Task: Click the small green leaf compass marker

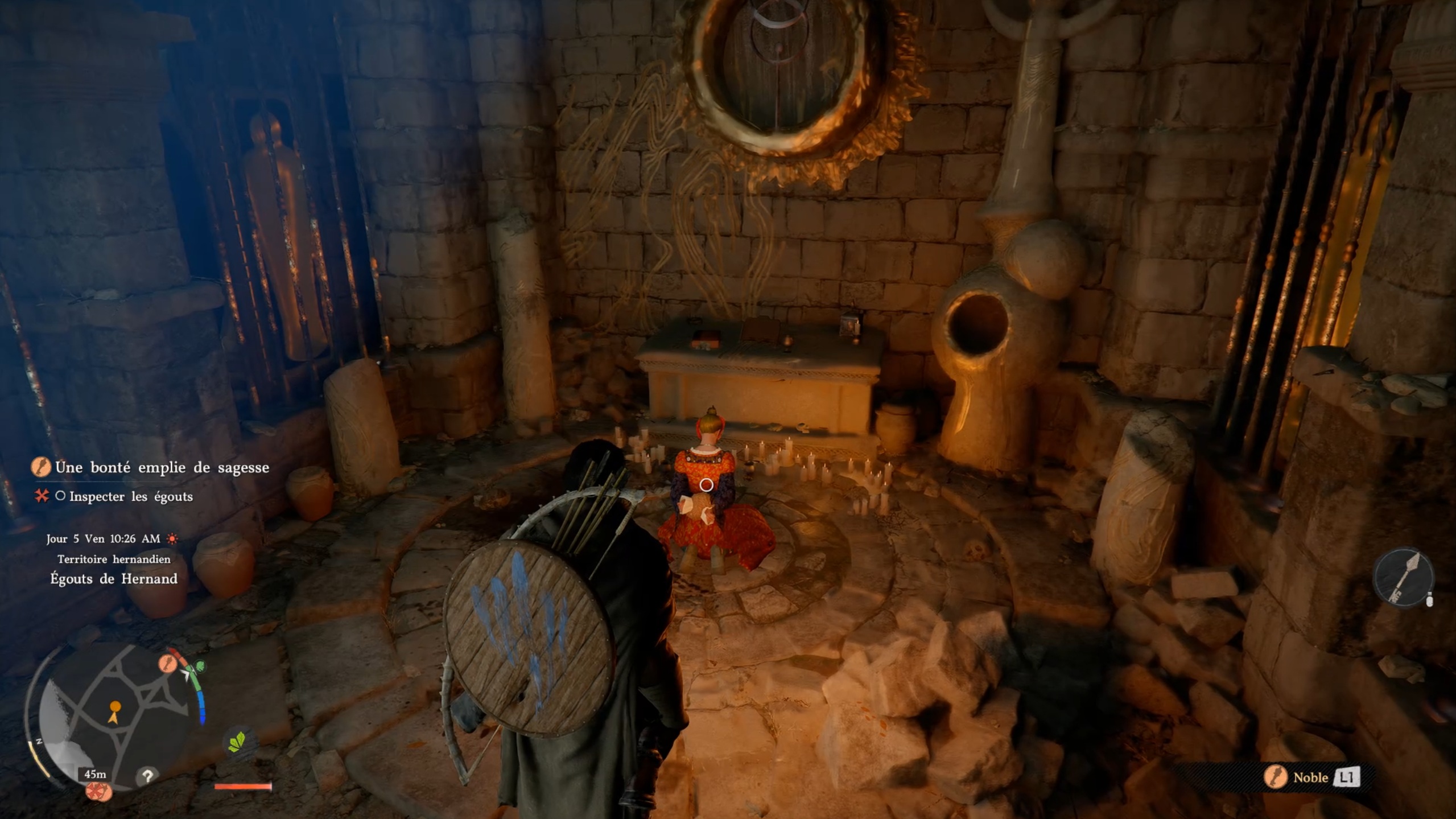Action: pyautogui.click(x=200, y=666)
